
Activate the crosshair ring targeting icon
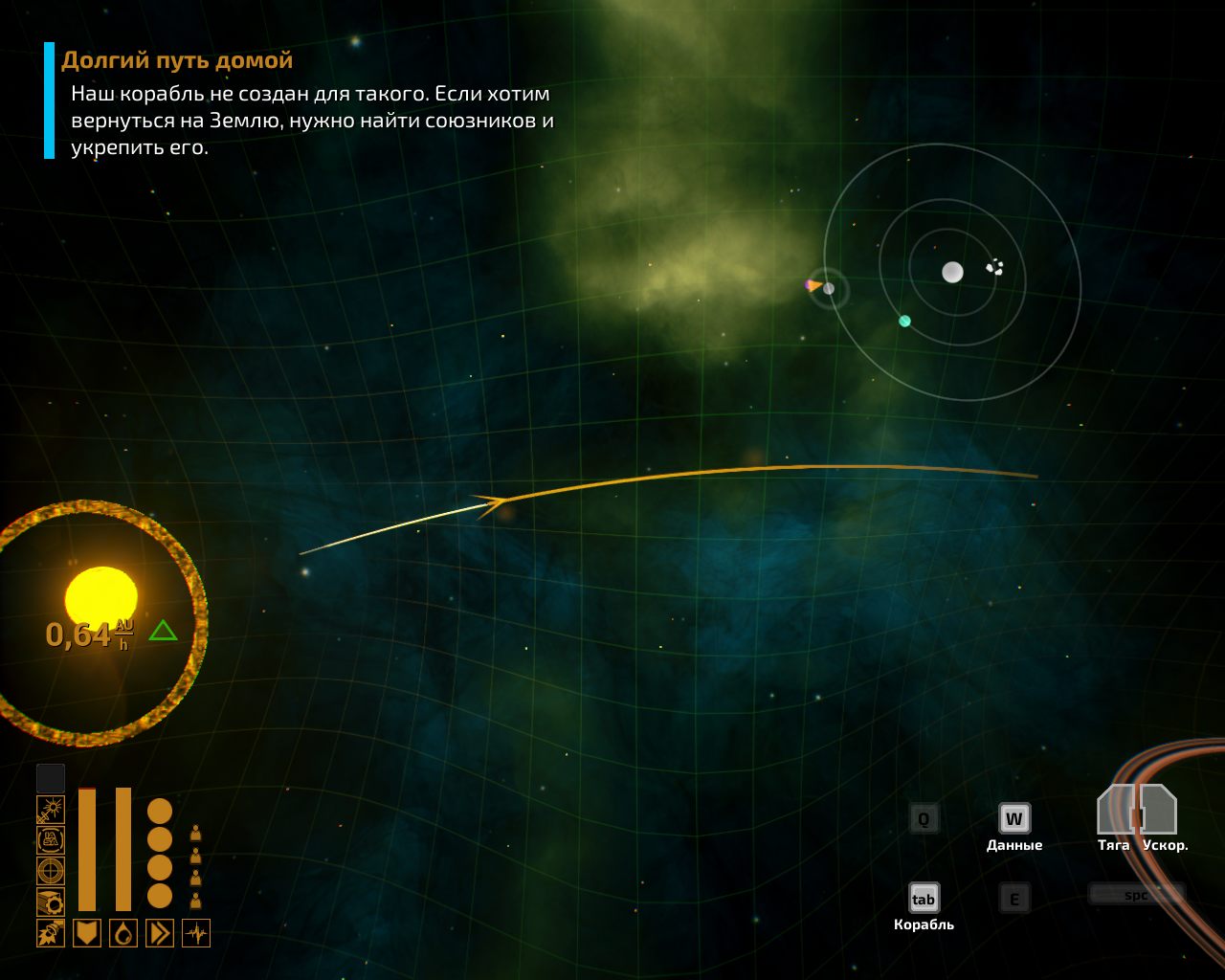[51, 871]
